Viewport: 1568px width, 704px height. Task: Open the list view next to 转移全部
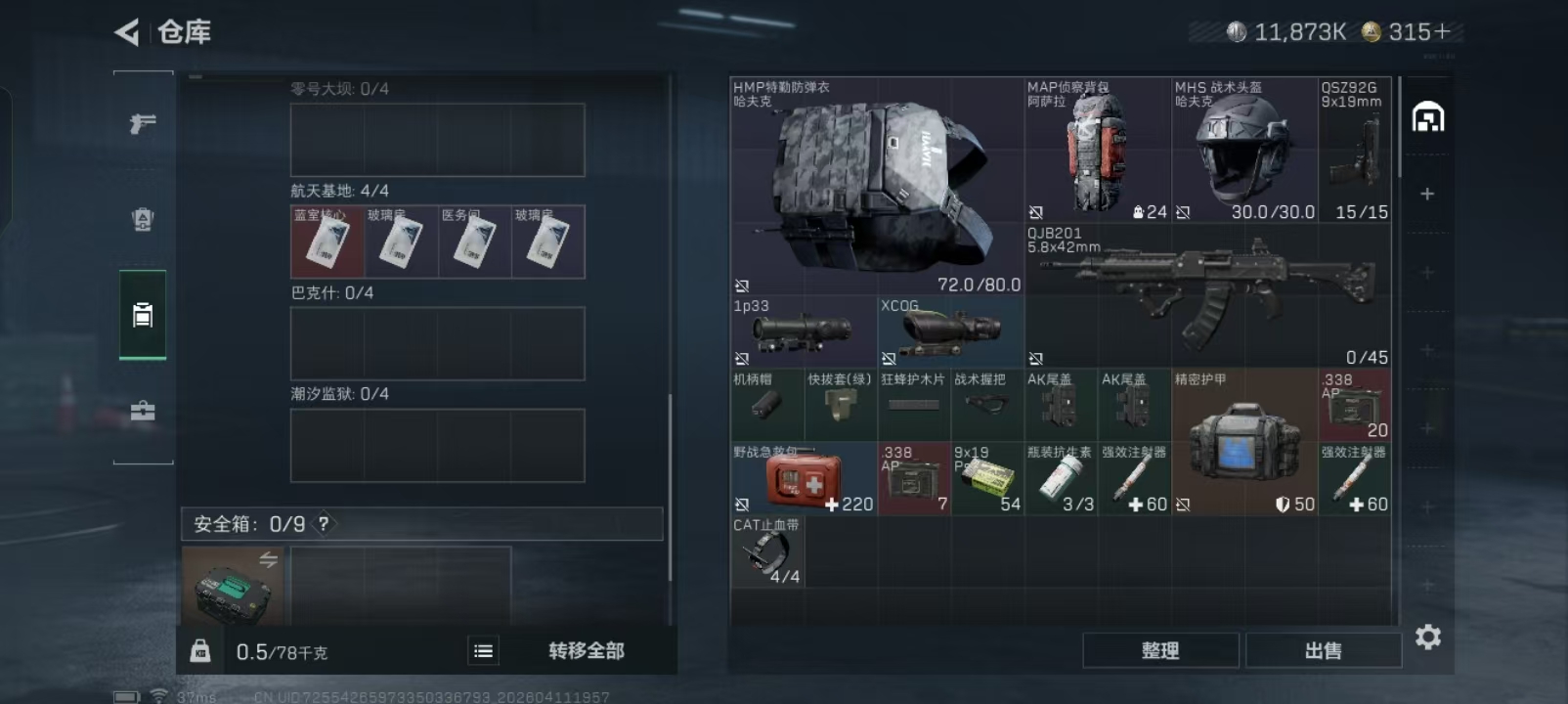point(483,651)
